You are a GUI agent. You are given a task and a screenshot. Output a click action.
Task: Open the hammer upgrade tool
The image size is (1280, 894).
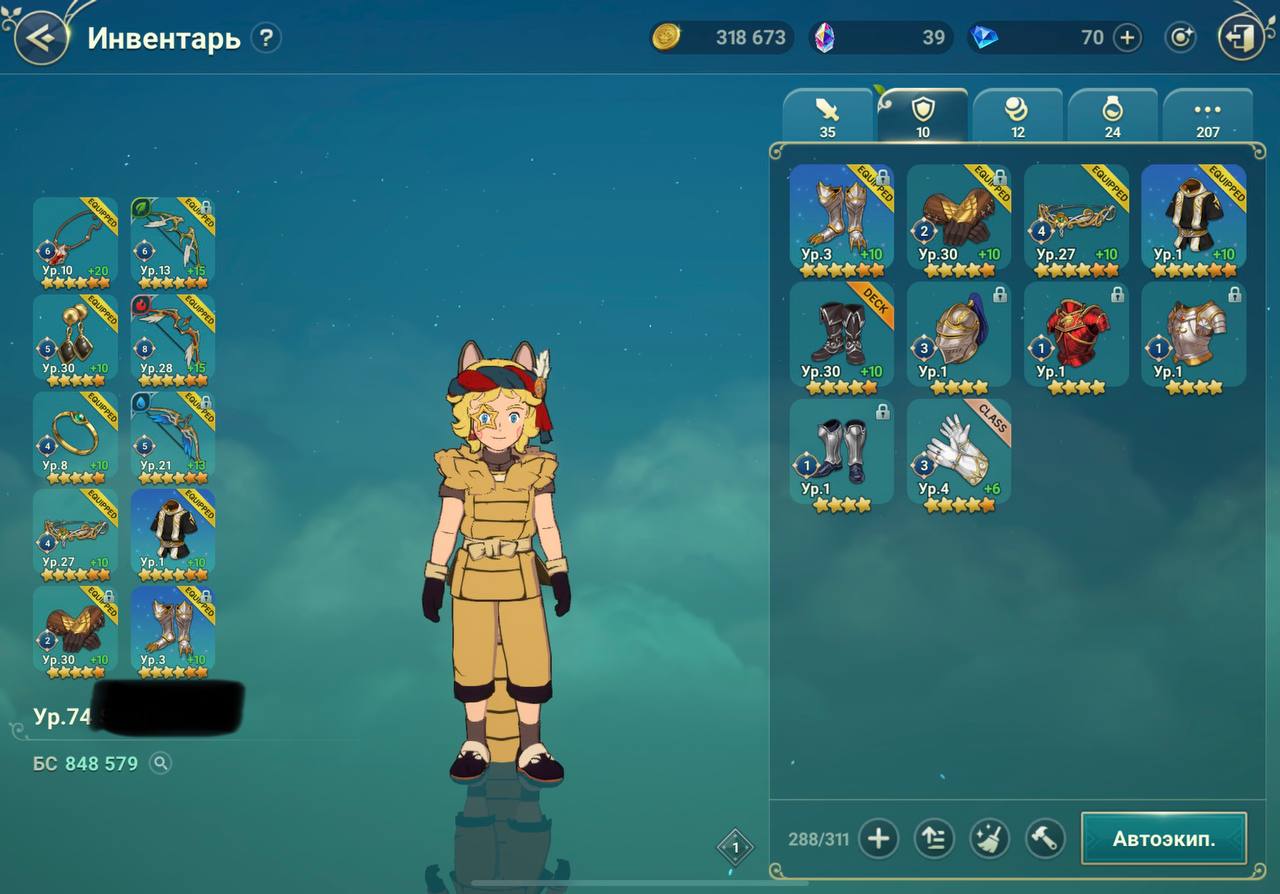pos(1044,838)
